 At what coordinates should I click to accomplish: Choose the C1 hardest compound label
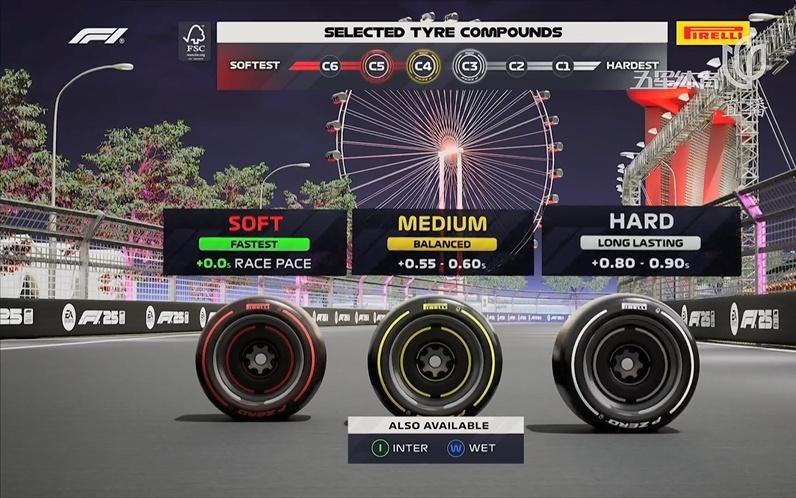point(563,66)
